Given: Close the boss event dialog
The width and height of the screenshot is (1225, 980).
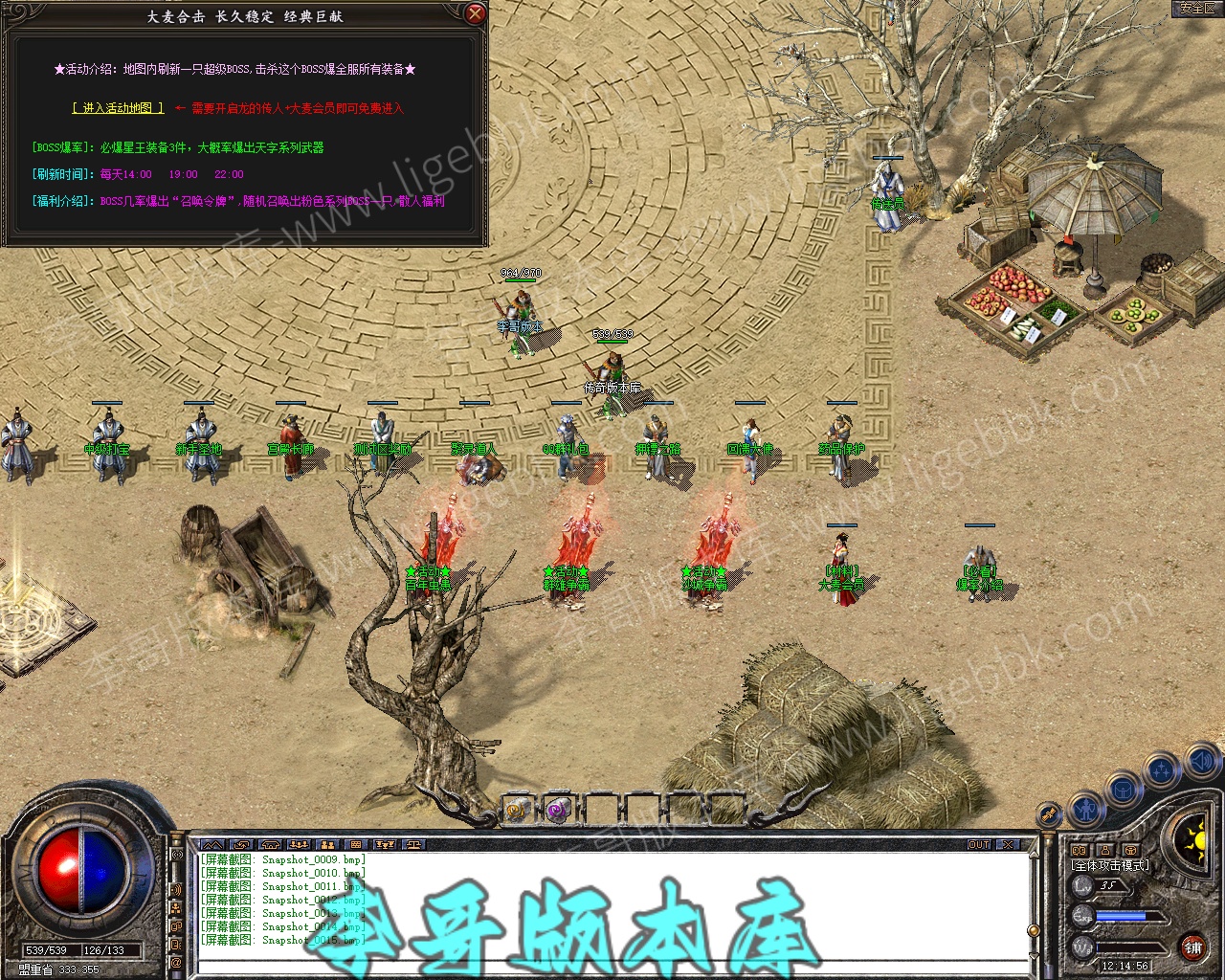Looking at the screenshot, I should click(475, 14).
